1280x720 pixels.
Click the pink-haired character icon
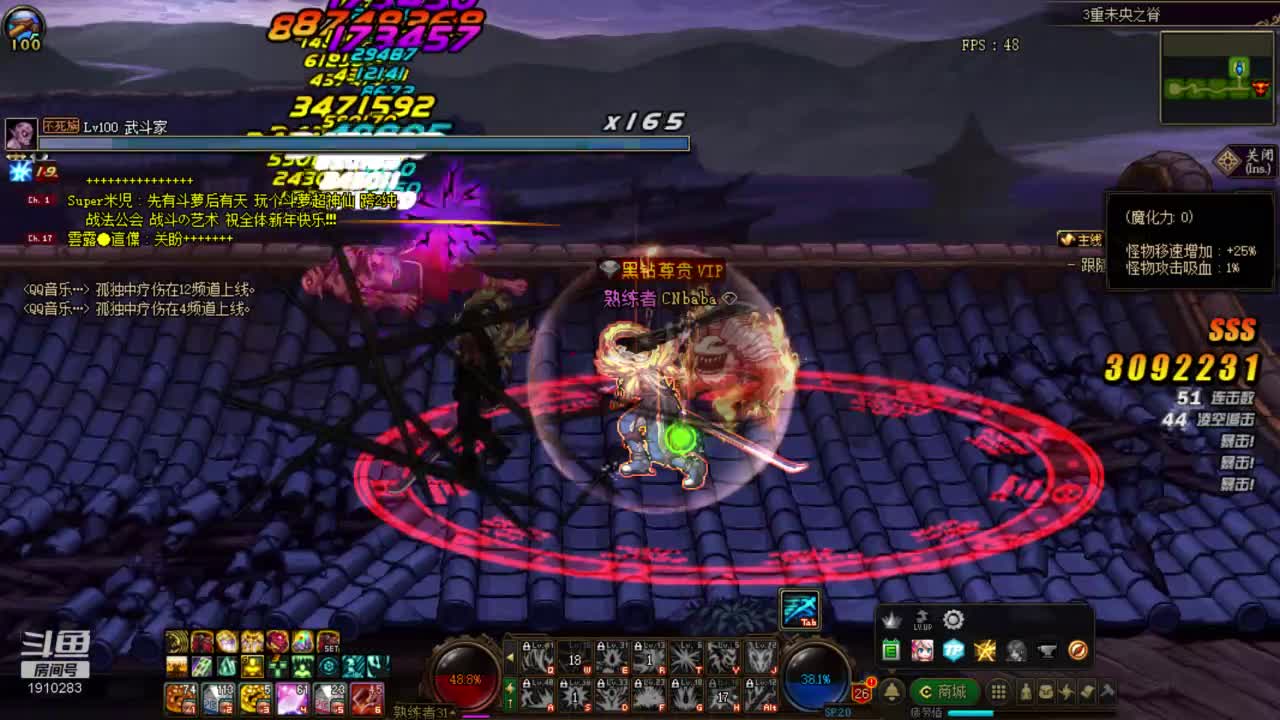click(x=922, y=651)
